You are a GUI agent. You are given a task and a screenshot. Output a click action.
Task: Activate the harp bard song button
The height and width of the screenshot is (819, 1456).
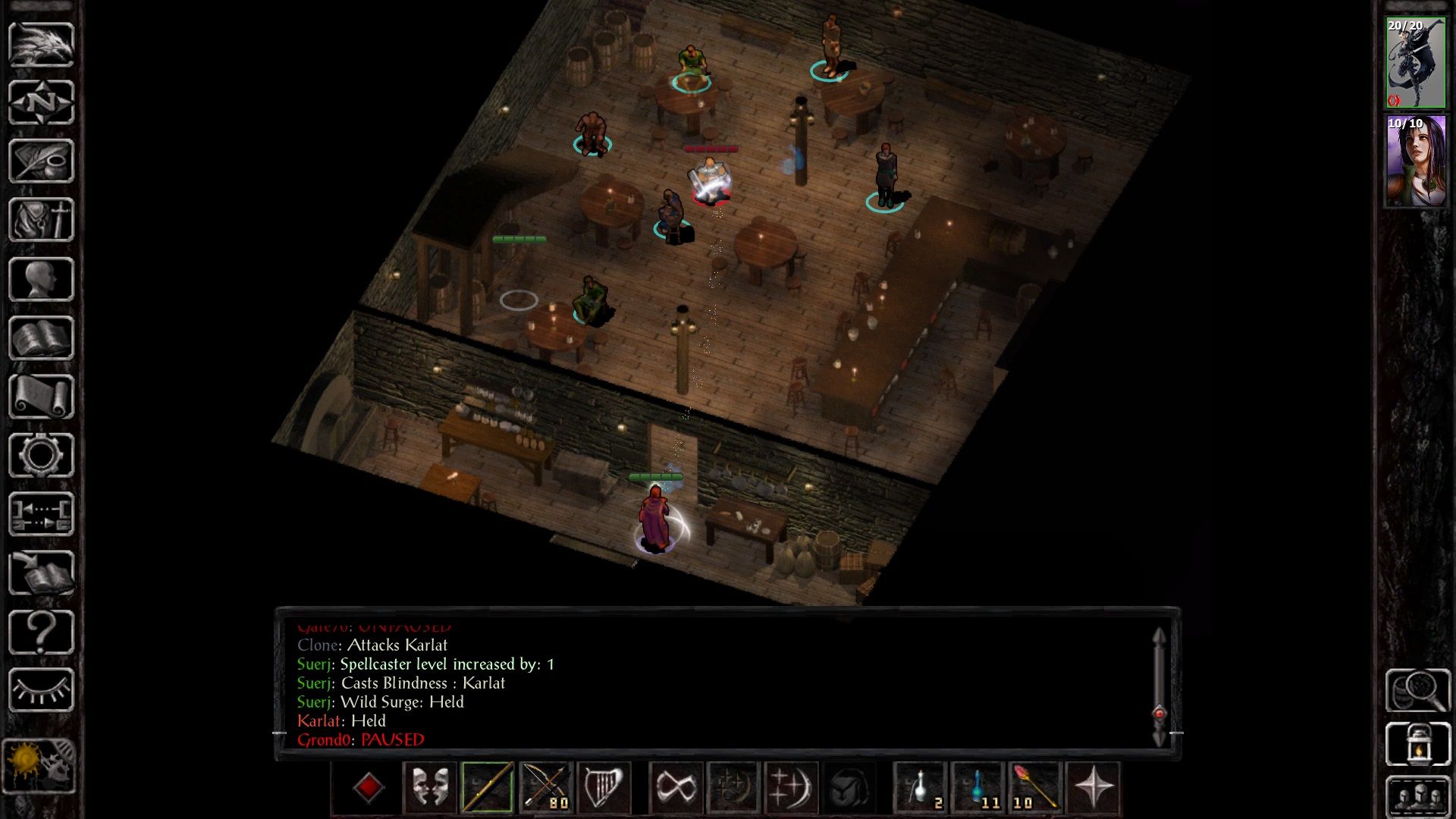pyautogui.click(x=604, y=787)
